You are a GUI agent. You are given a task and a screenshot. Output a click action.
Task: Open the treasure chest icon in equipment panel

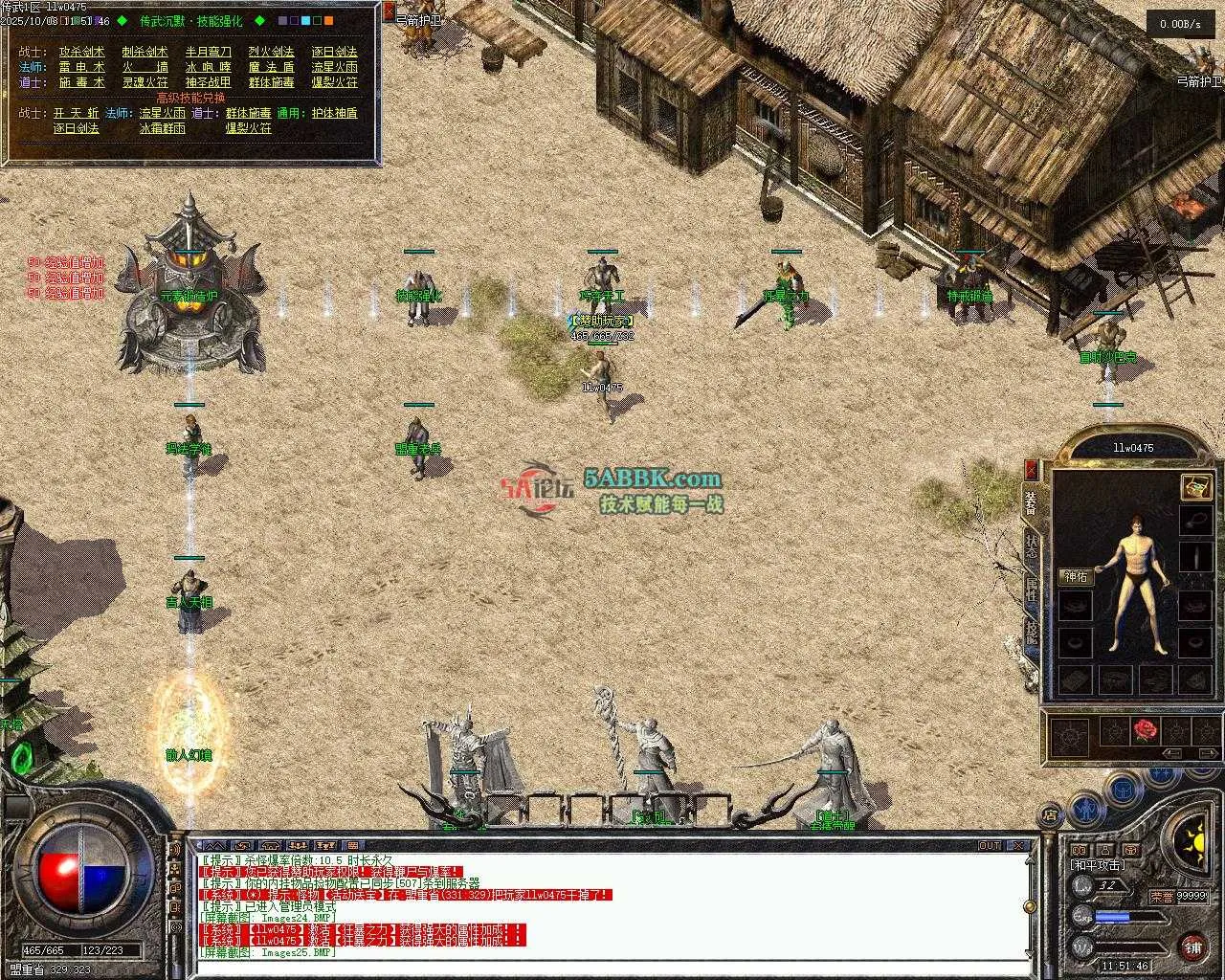pyautogui.click(x=1195, y=486)
